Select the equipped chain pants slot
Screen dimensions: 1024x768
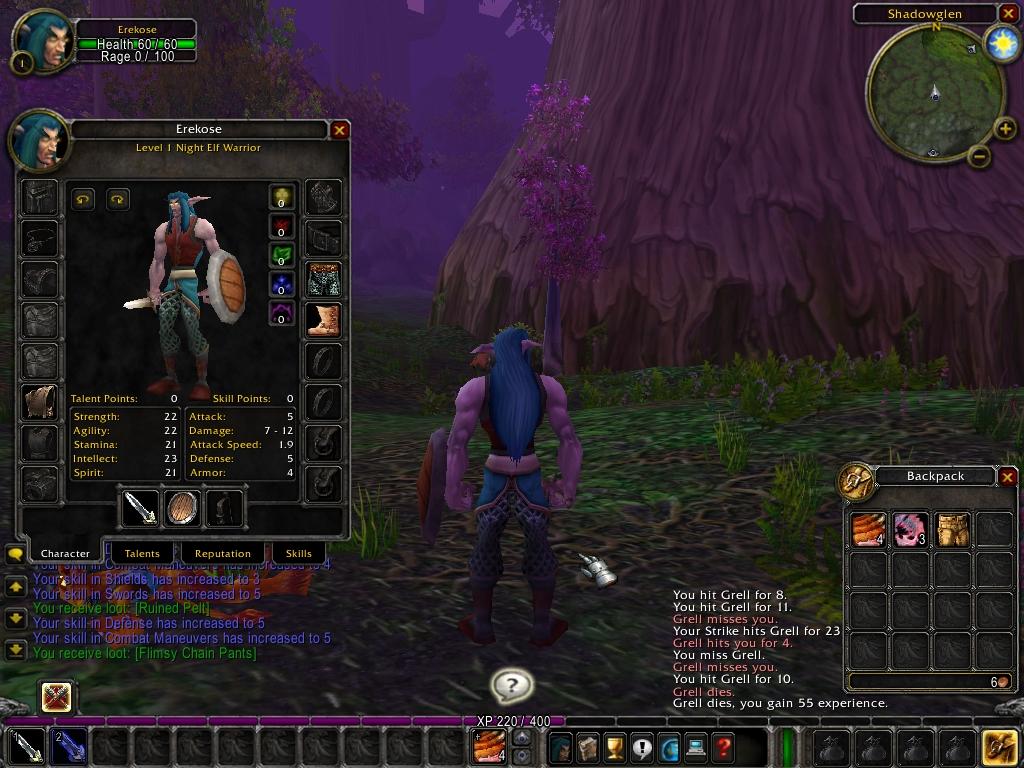(323, 280)
